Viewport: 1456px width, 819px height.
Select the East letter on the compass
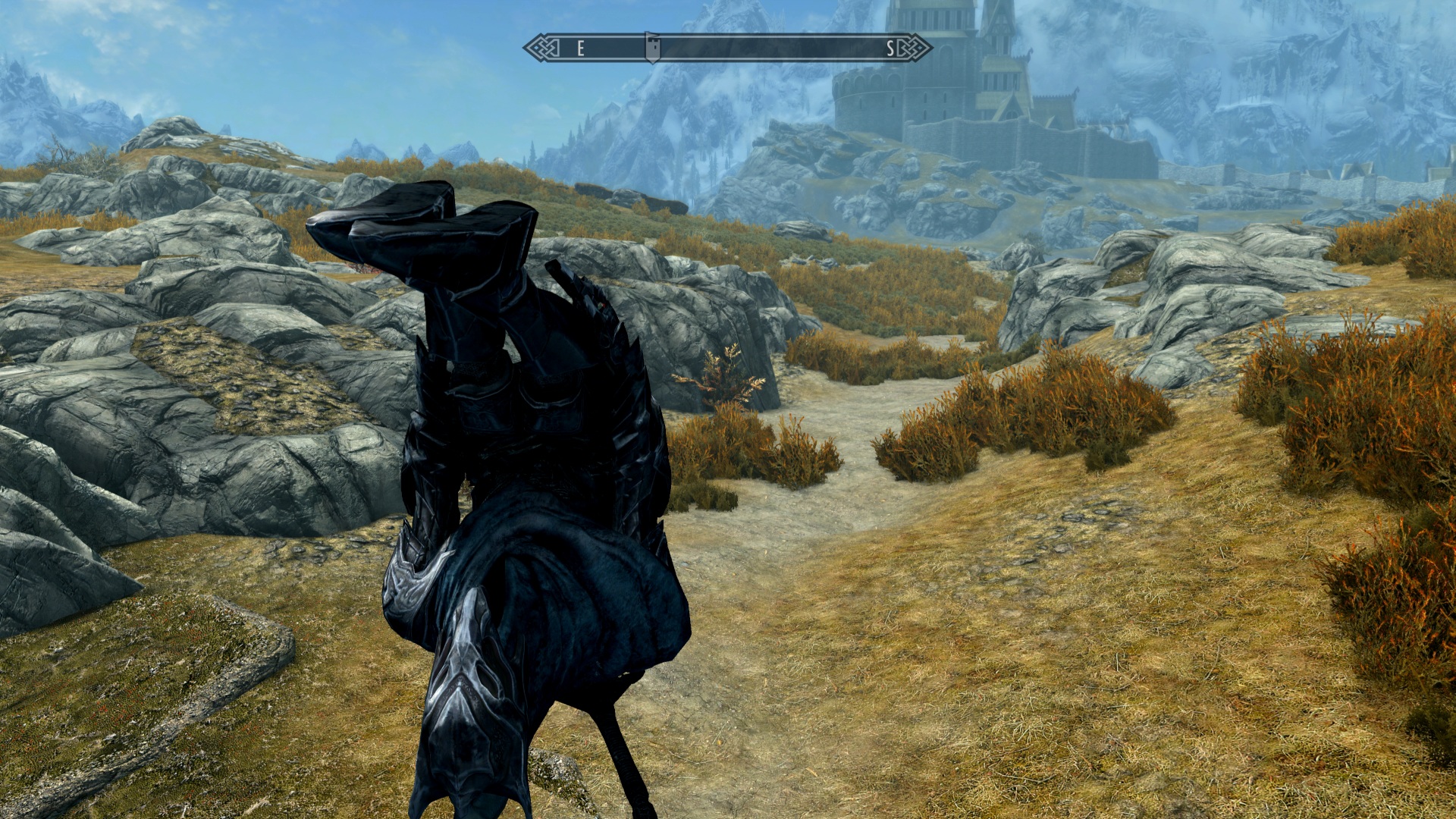[x=580, y=49]
